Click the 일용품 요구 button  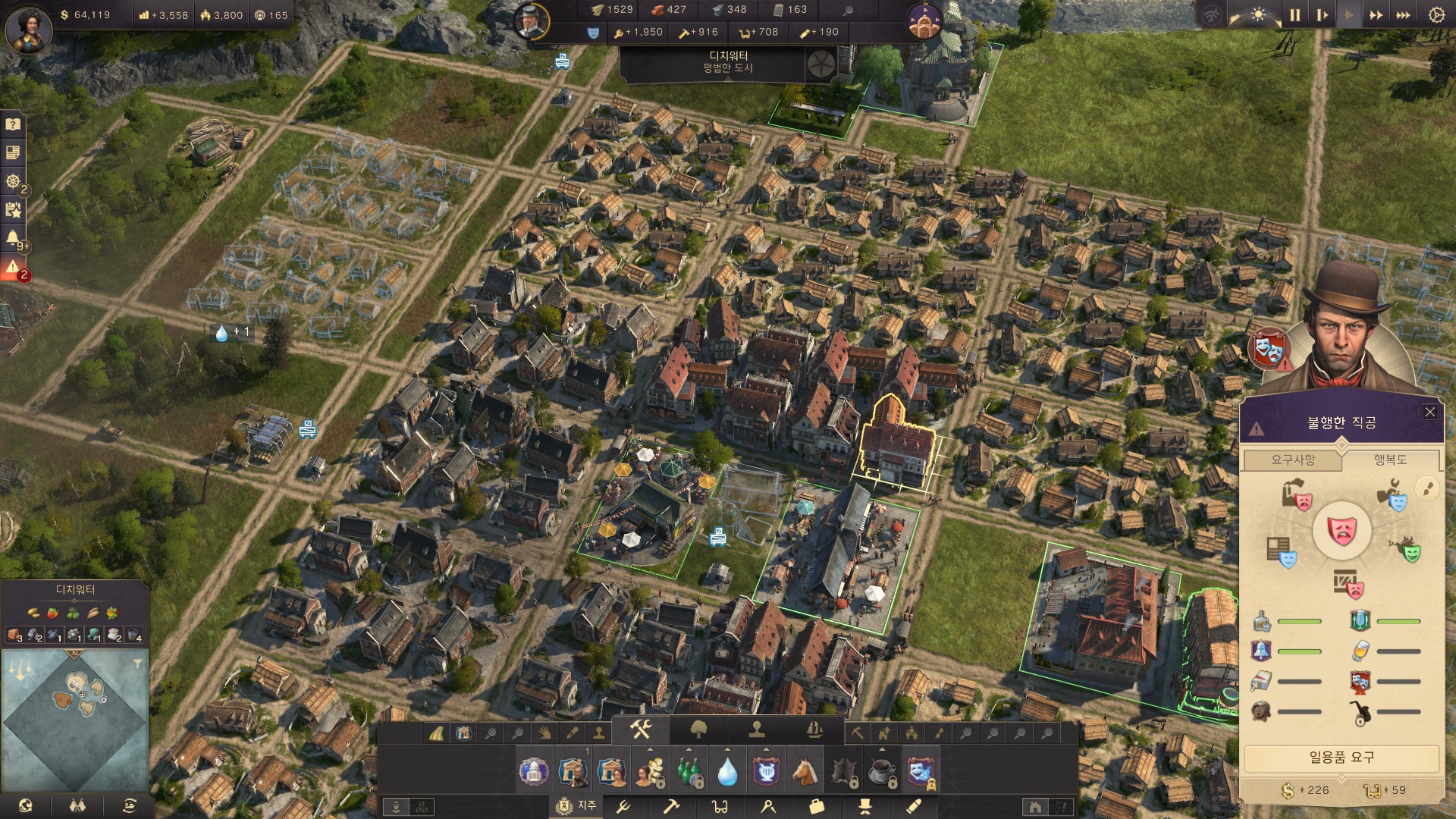(x=1341, y=757)
